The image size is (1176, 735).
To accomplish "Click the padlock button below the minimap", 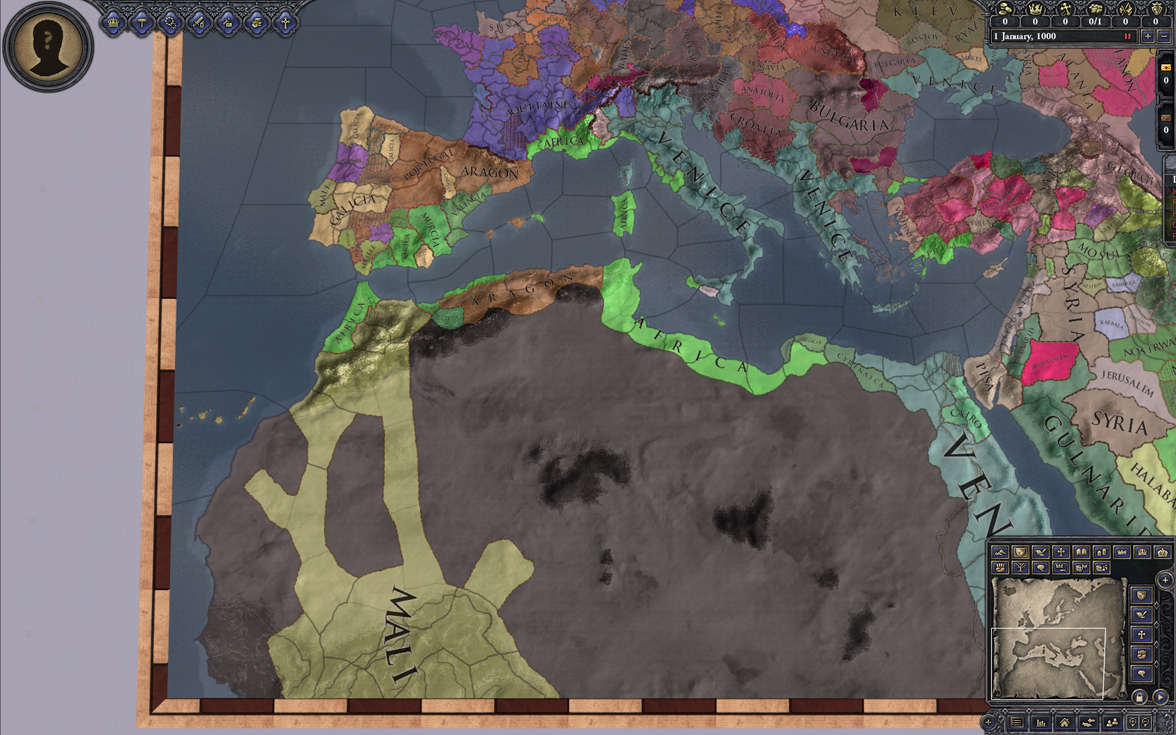I will [1139, 697].
